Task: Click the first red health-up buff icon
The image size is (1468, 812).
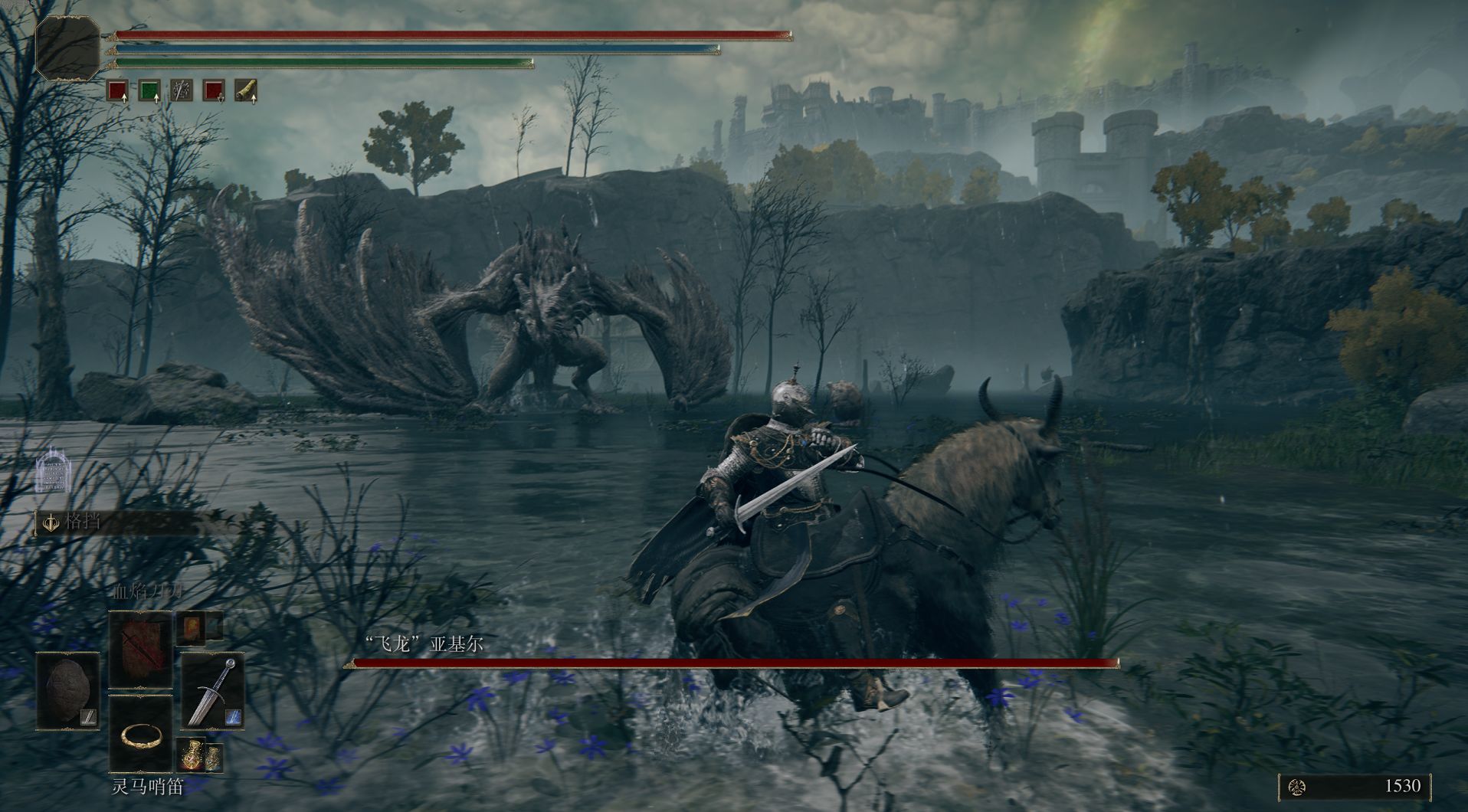Action: coord(117,91)
